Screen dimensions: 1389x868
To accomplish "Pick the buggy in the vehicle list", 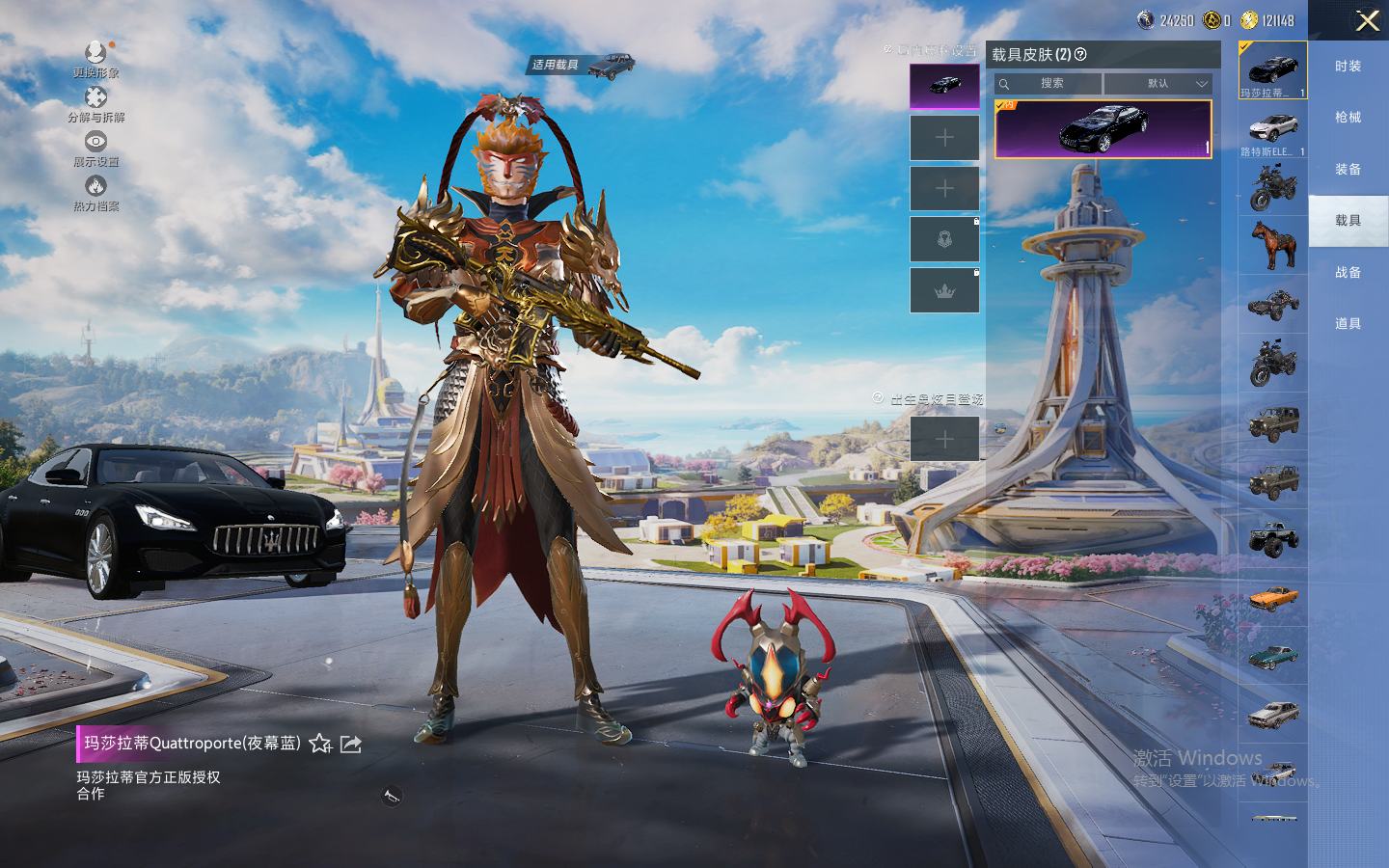I will [1272, 305].
